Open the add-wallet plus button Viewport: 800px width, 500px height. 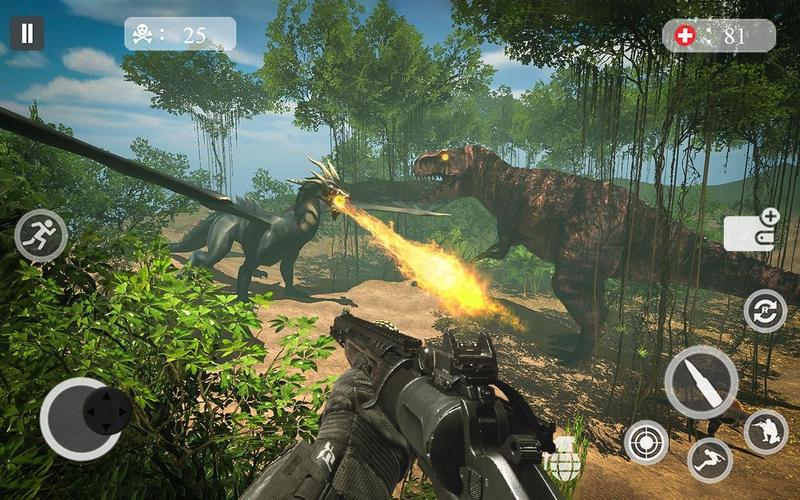(x=751, y=230)
